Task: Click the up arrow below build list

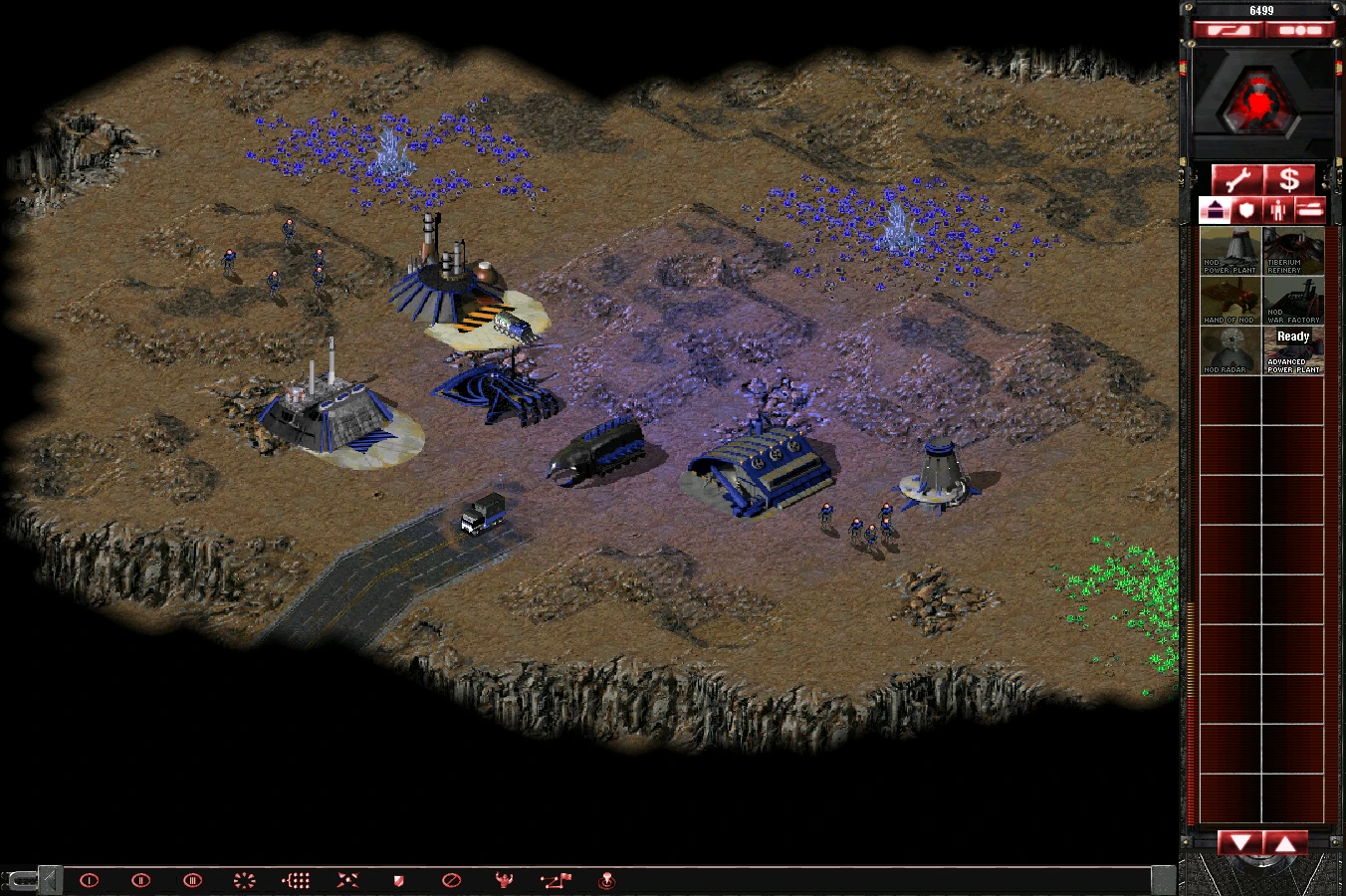Action: (x=1285, y=844)
